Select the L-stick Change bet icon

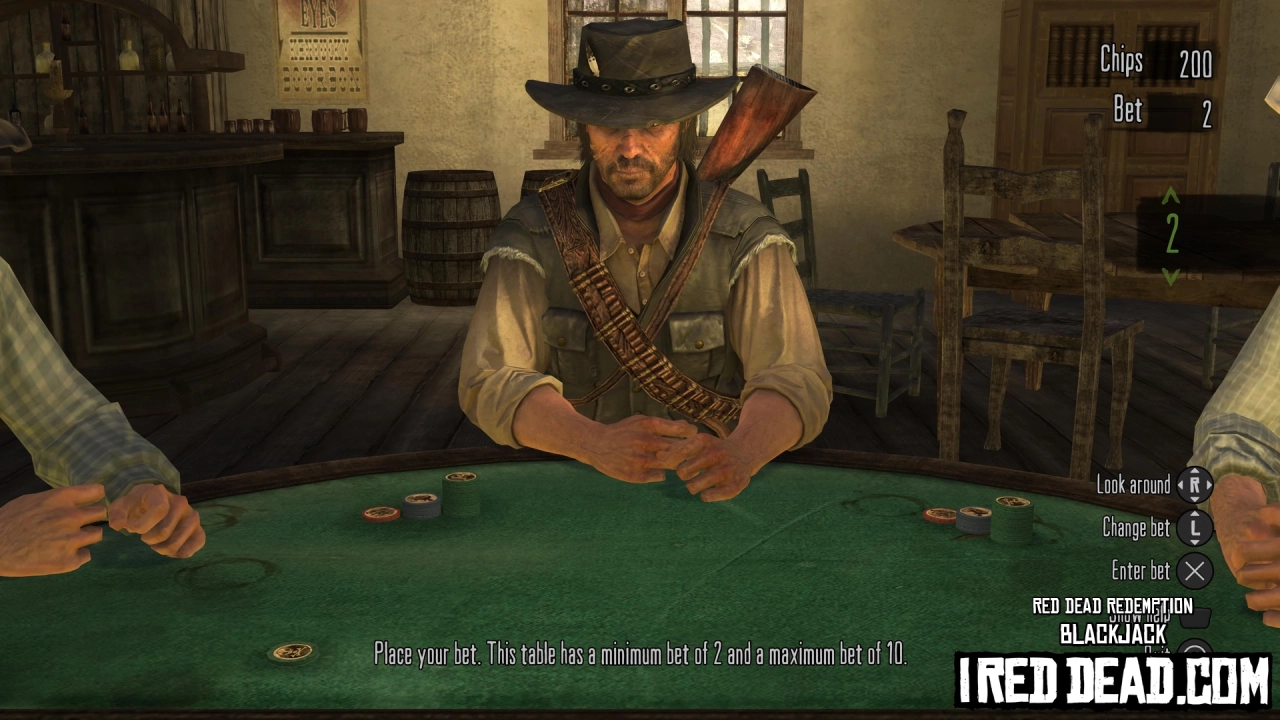click(x=1196, y=528)
